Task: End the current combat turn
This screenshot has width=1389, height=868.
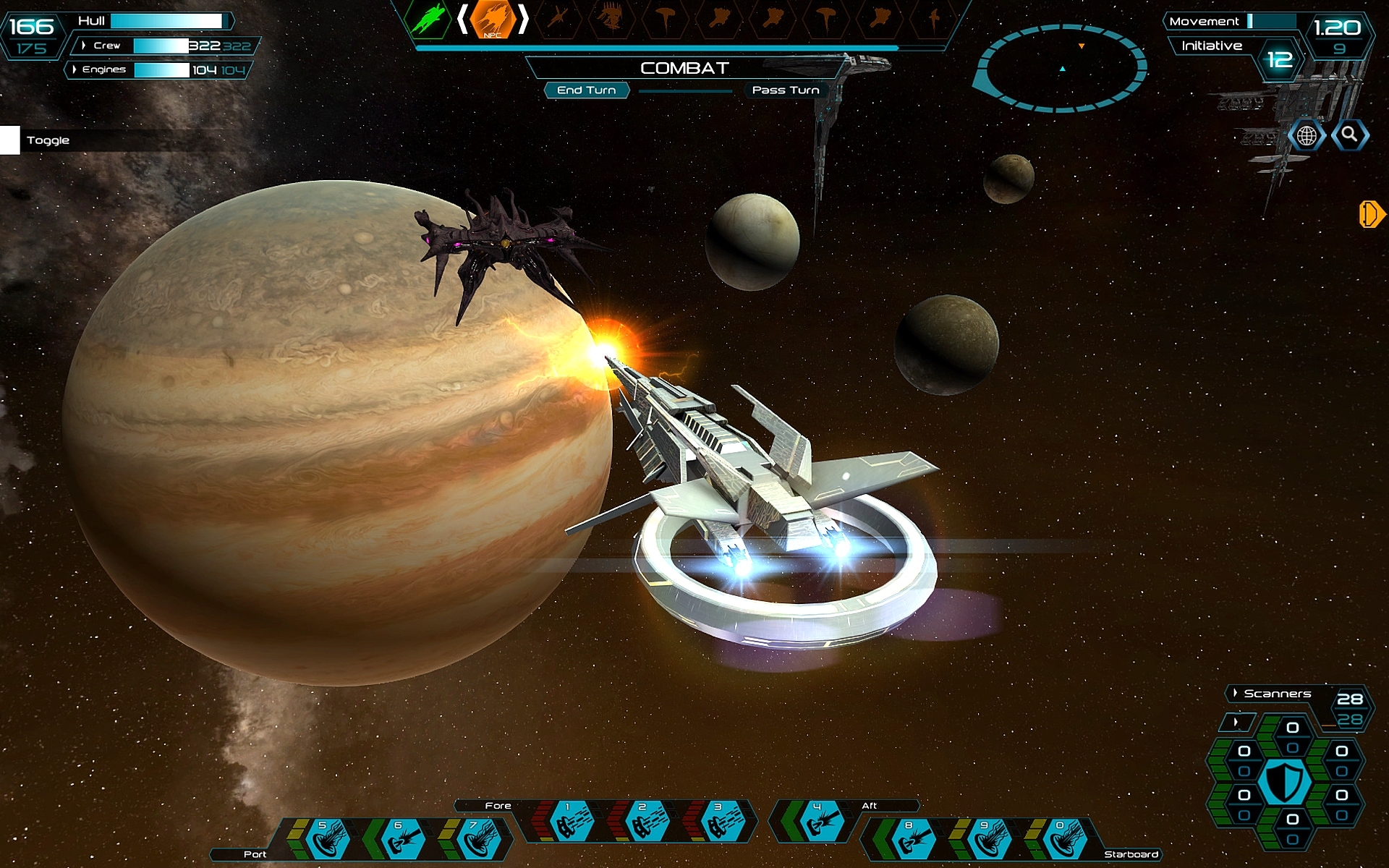Action: point(586,90)
